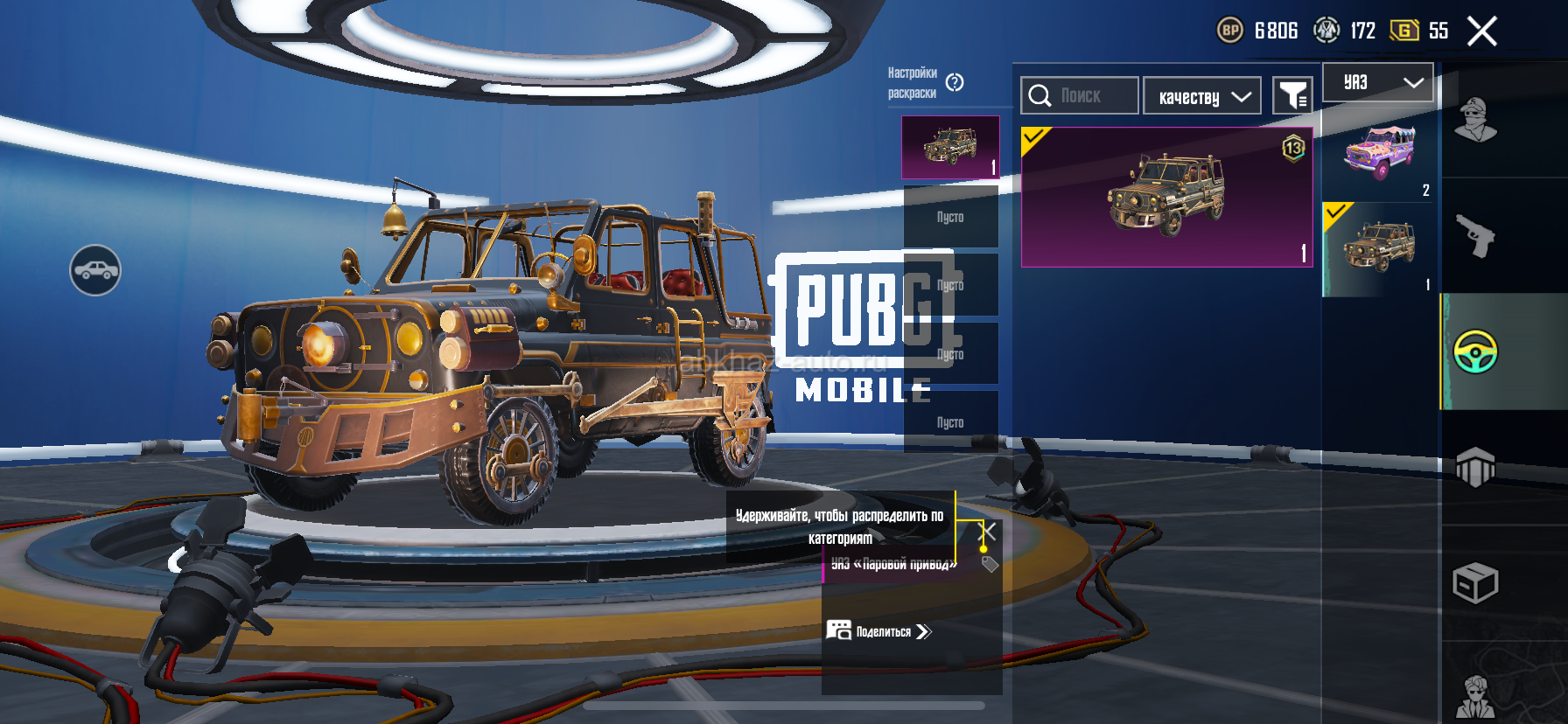Open the BP currency balance
The image size is (1568, 724).
[1257, 31]
